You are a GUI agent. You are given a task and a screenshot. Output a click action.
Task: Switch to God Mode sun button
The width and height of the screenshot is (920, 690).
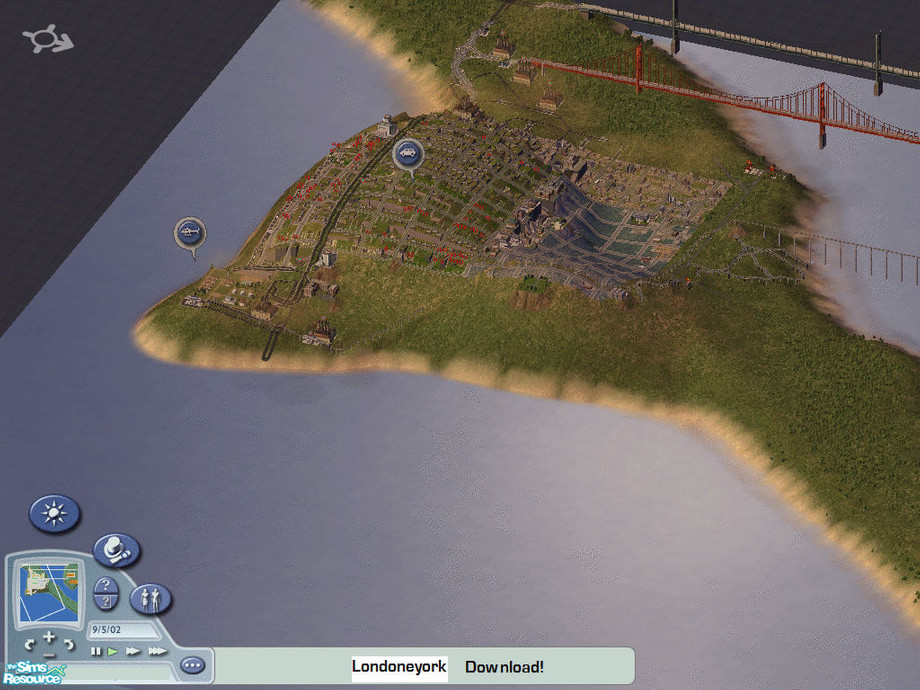54,514
